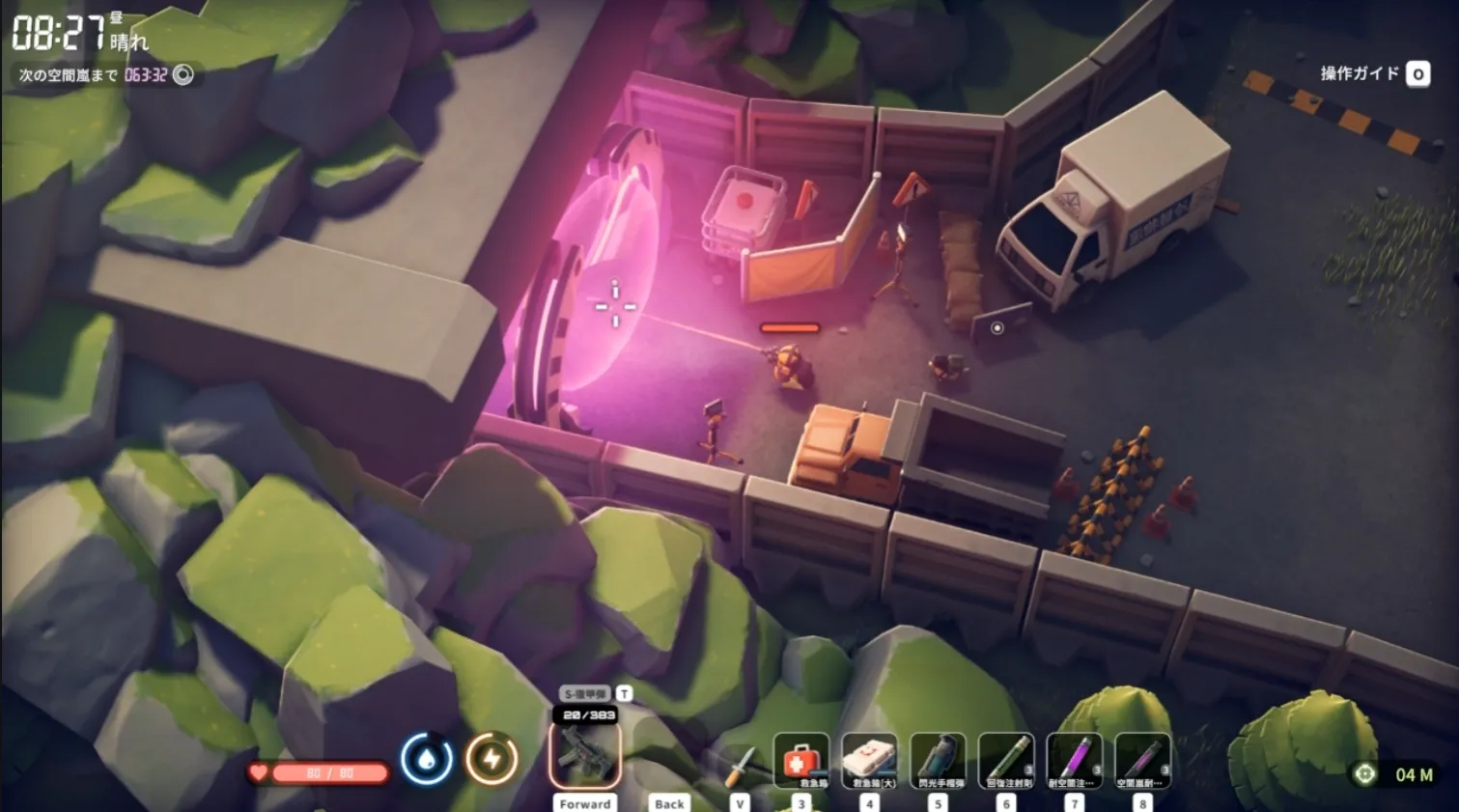1459x812 pixels.
Task: Choose the flash grenade slot
Action: click(x=938, y=761)
